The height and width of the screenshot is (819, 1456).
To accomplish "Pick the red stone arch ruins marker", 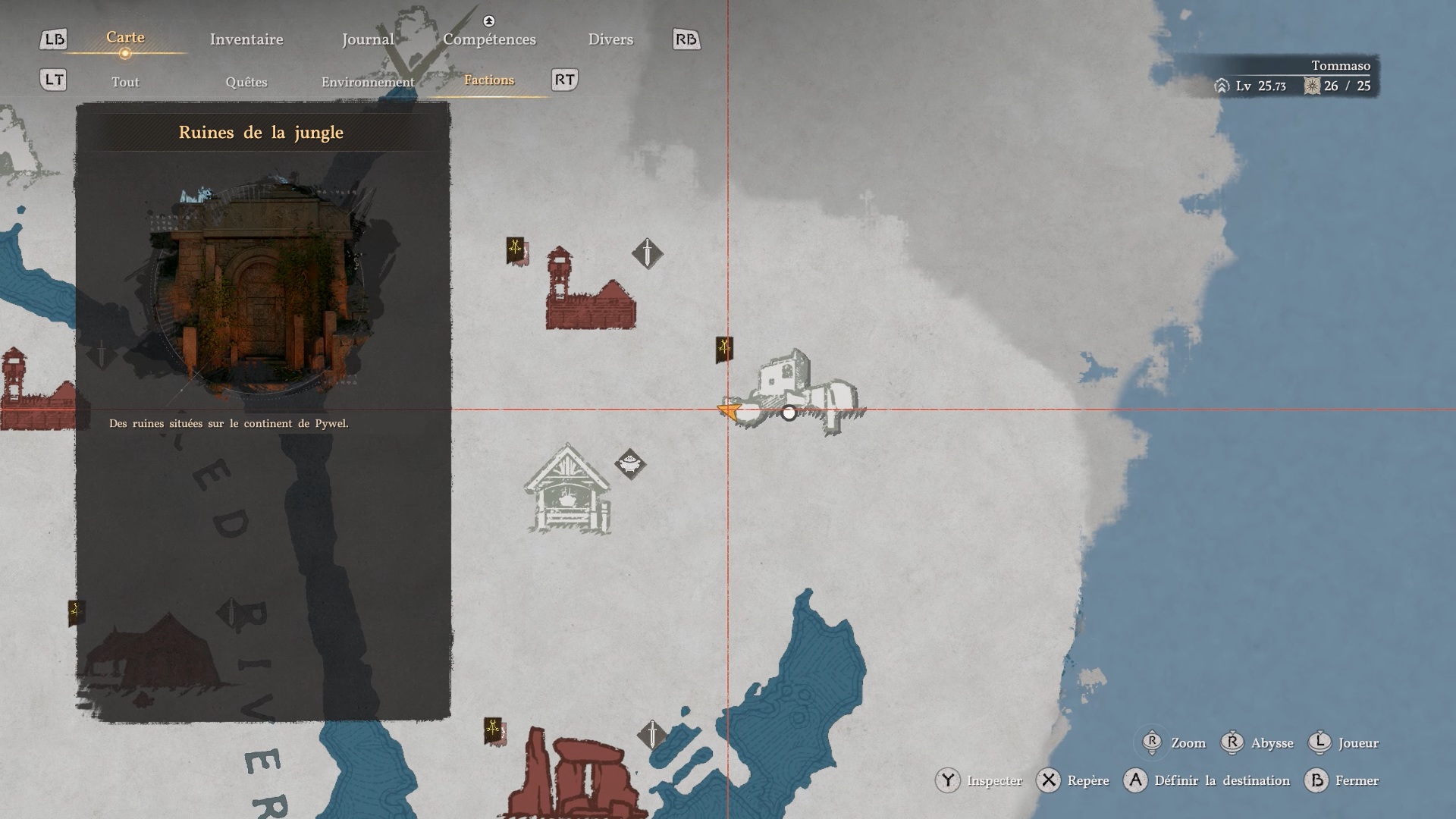I will point(574,773).
